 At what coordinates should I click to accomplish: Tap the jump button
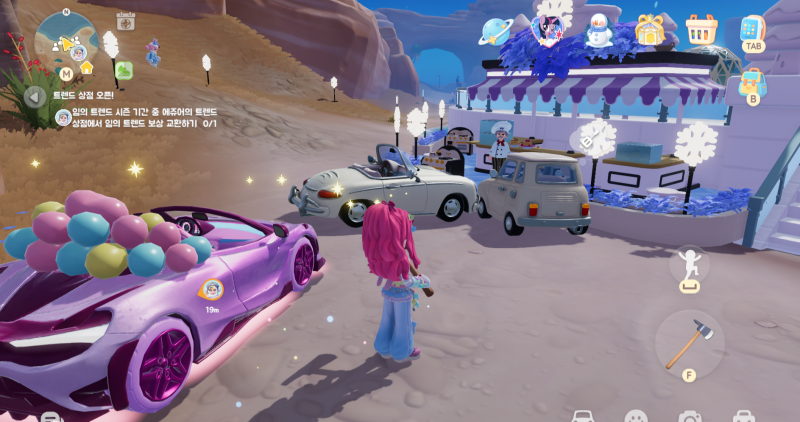pyautogui.click(x=689, y=267)
